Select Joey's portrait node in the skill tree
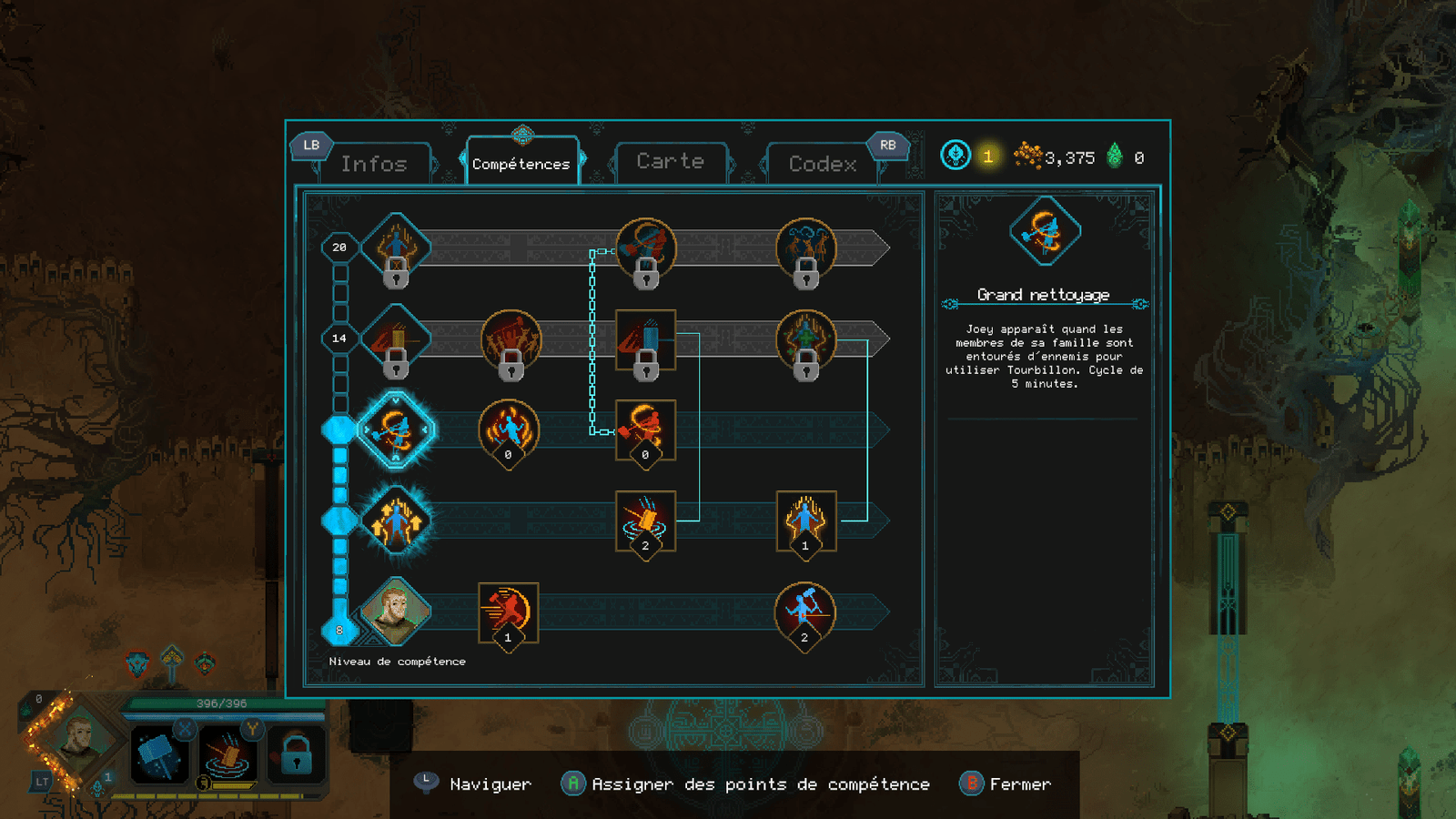1456x819 pixels. 396,611
